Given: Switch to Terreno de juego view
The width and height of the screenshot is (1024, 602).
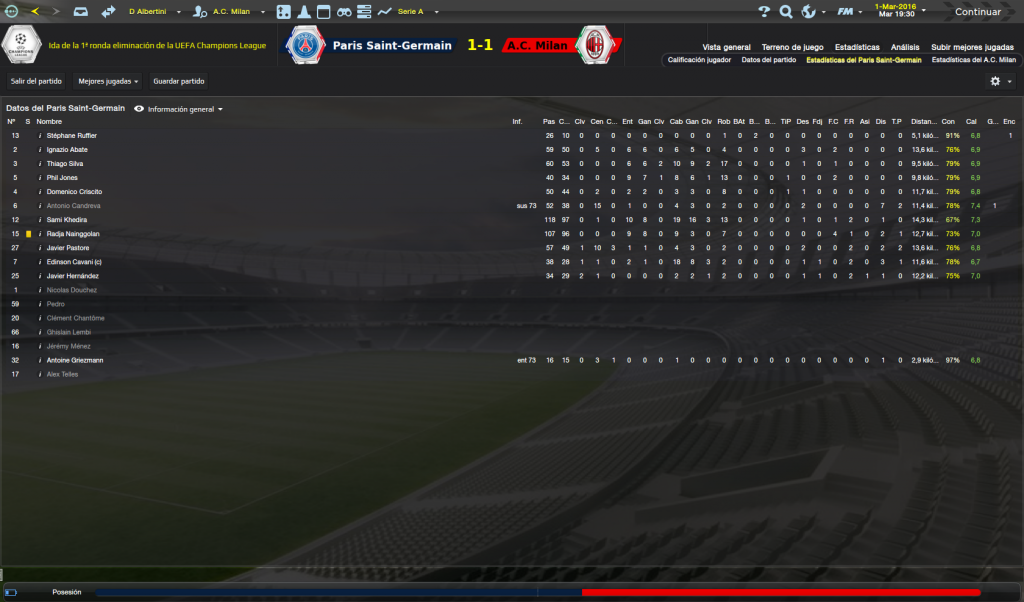Looking at the screenshot, I should click(792, 47).
